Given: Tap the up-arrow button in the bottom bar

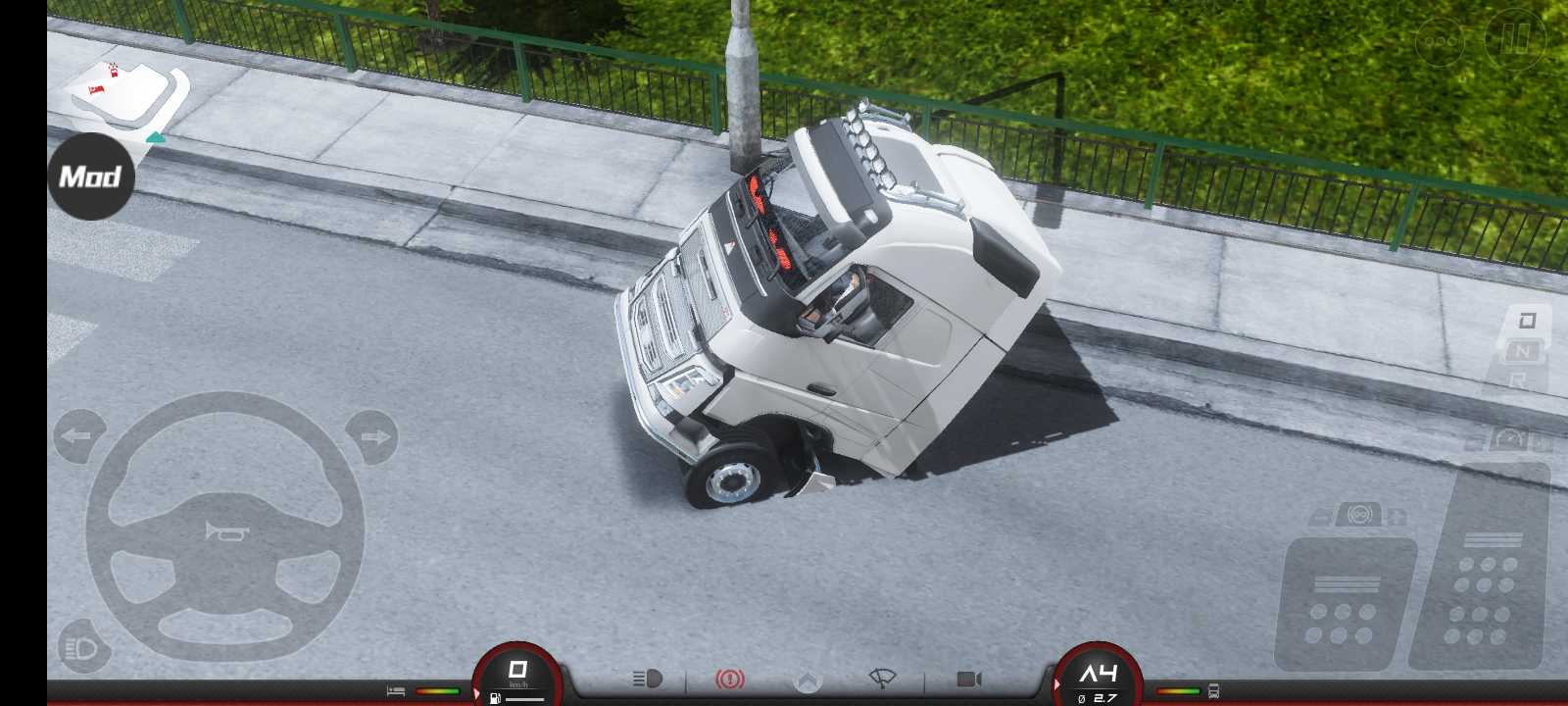Looking at the screenshot, I should pos(807,681).
